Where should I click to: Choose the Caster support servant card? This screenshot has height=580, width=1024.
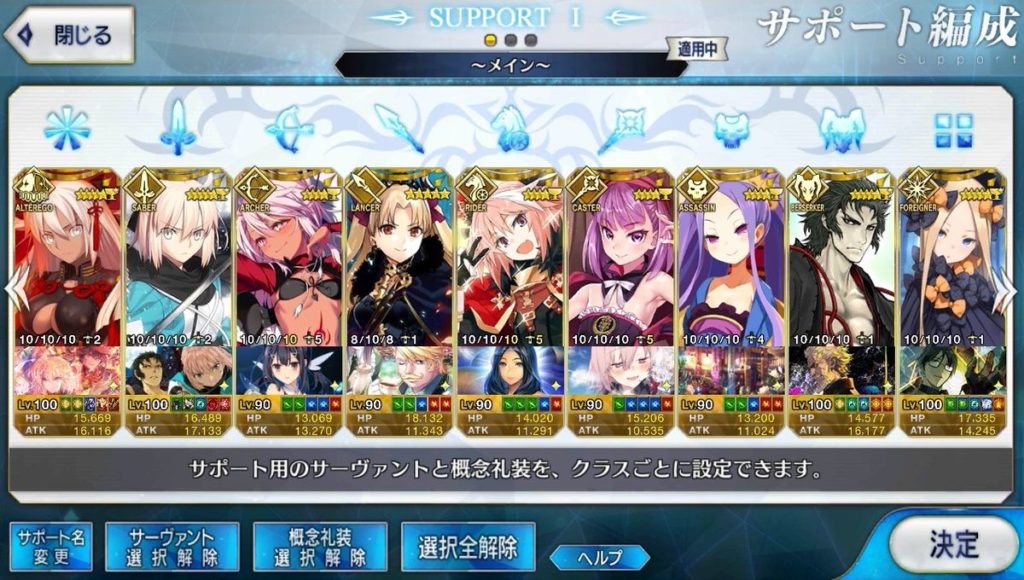[621, 260]
